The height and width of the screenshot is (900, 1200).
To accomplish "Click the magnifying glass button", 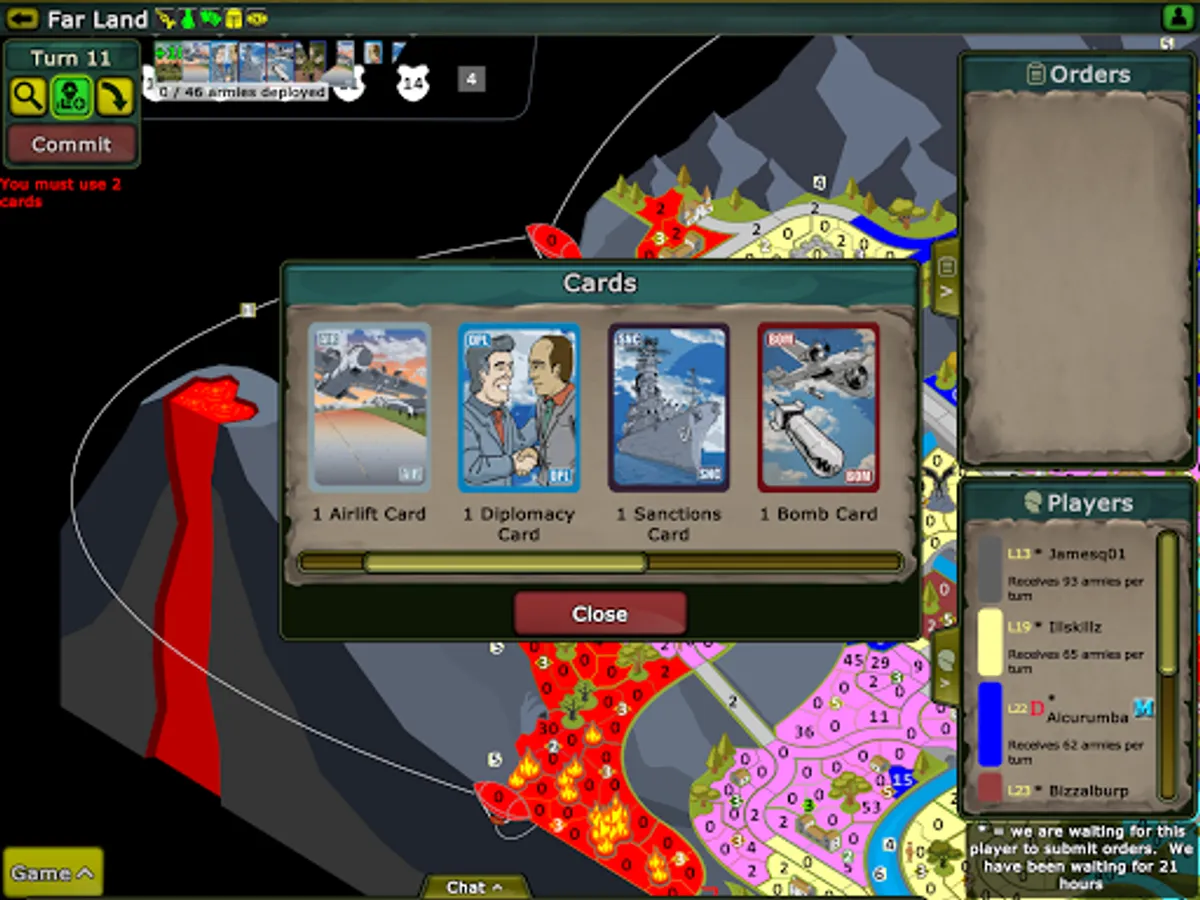I will click(28, 97).
